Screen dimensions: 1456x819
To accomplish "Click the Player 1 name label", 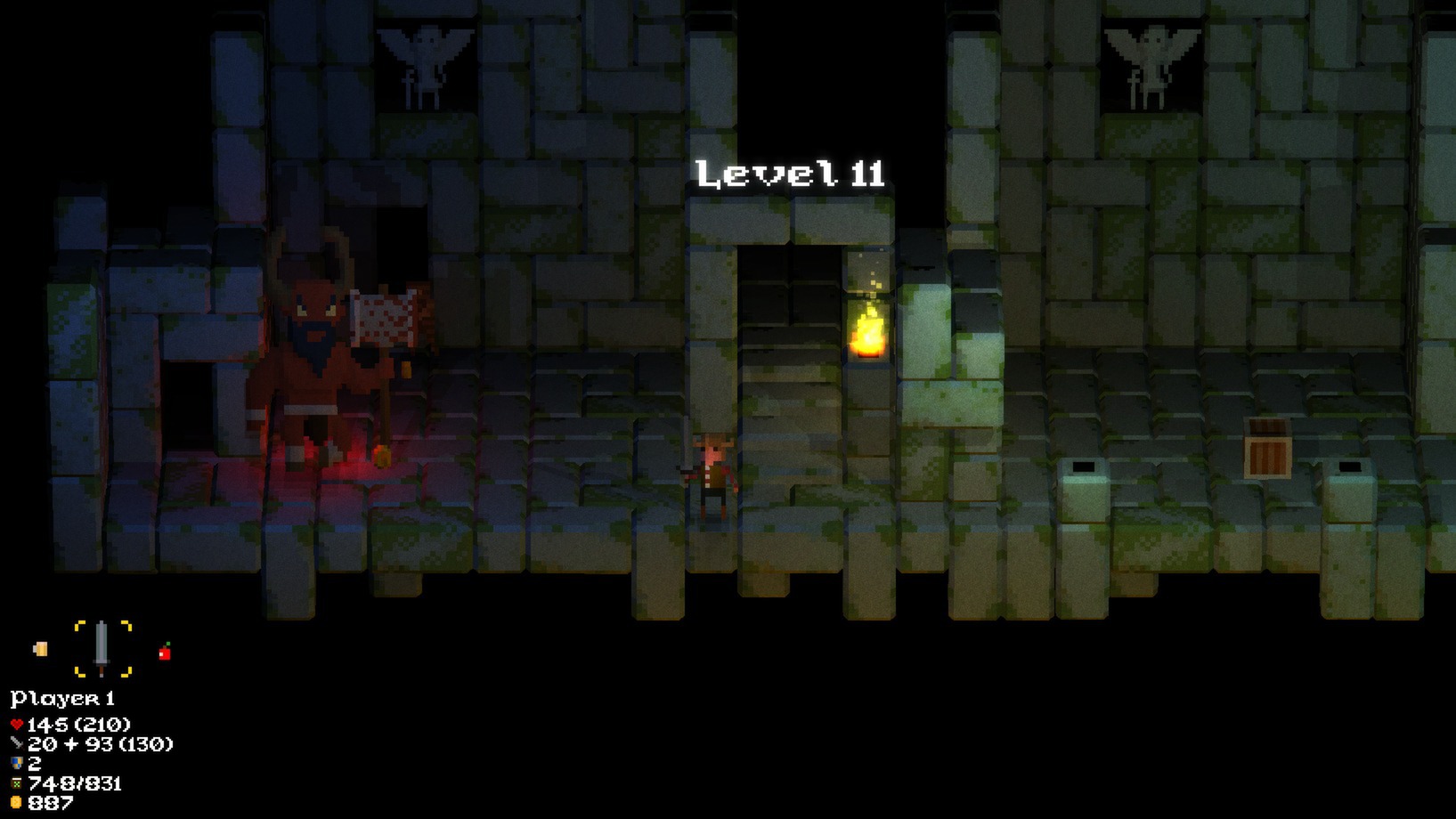I will (62, 699).
